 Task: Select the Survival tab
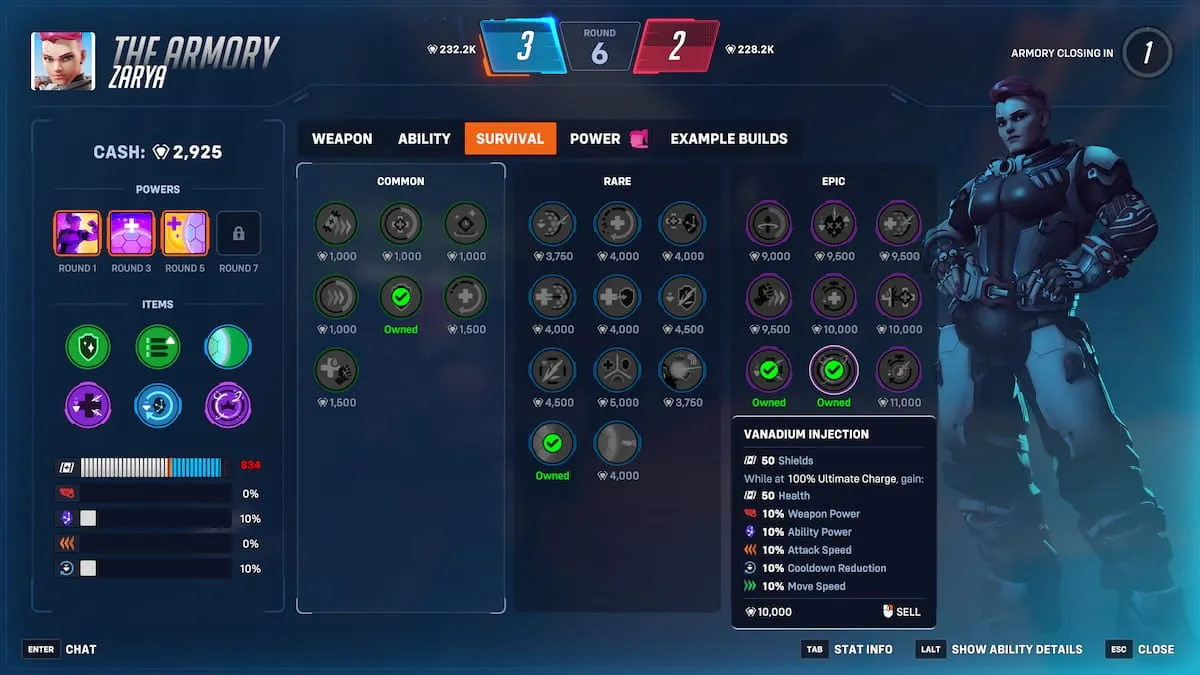tap(510, 139)
